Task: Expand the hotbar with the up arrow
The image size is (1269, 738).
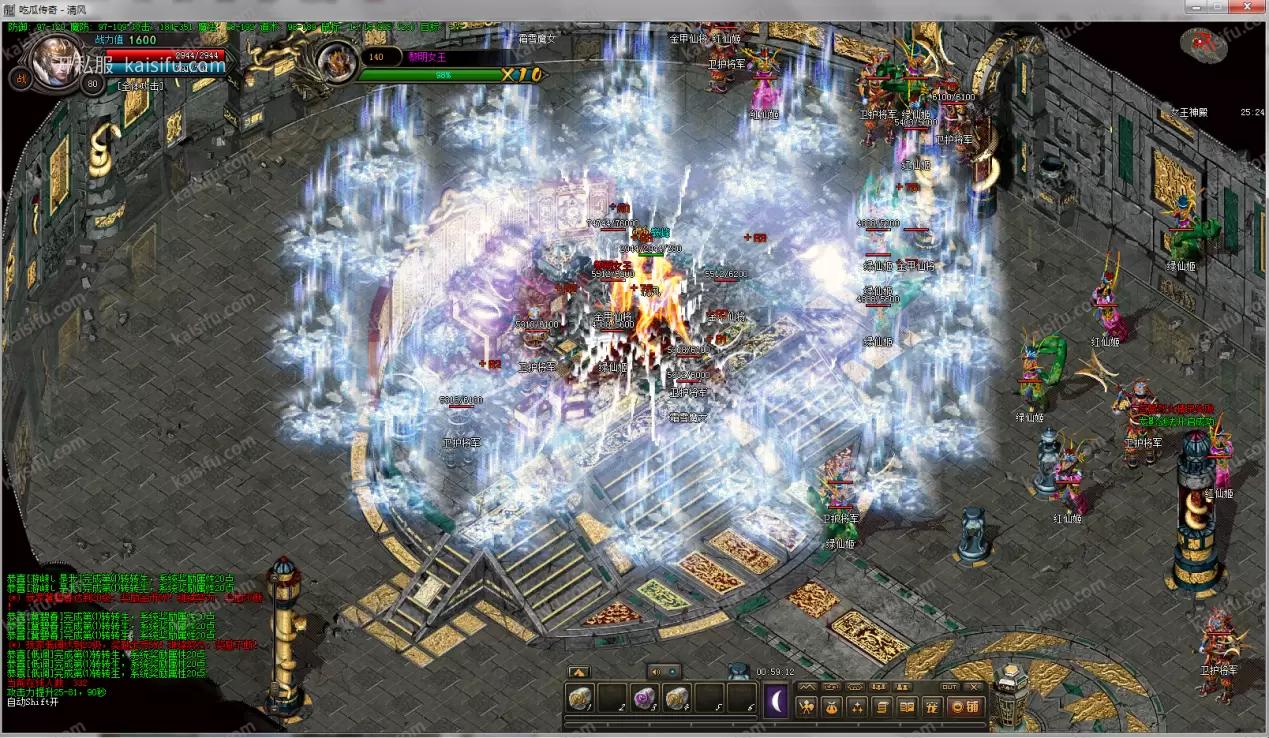Action: [578, 672]
